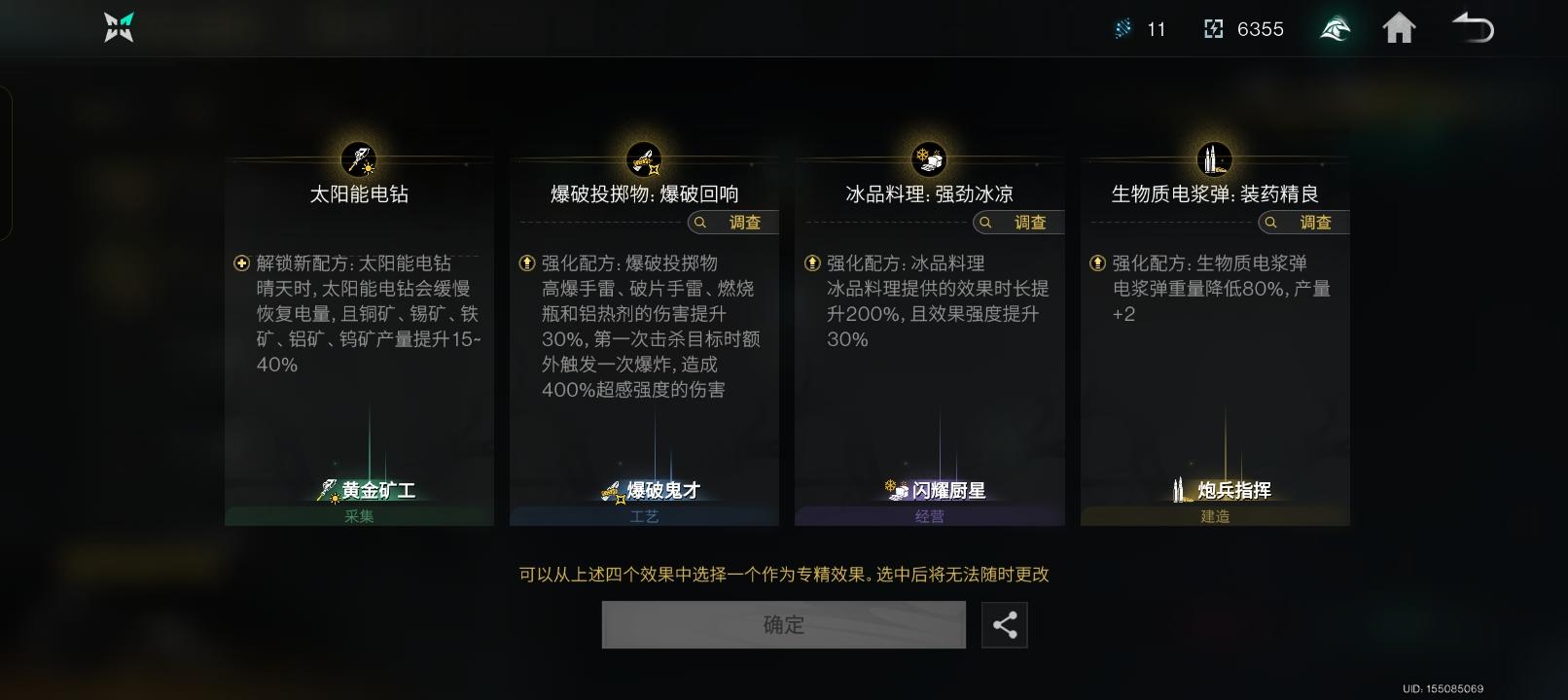This screenshot has width=1568, height=700.
Task: Select the 太阳能电钻 drill icon
Action: pos(359,158)
